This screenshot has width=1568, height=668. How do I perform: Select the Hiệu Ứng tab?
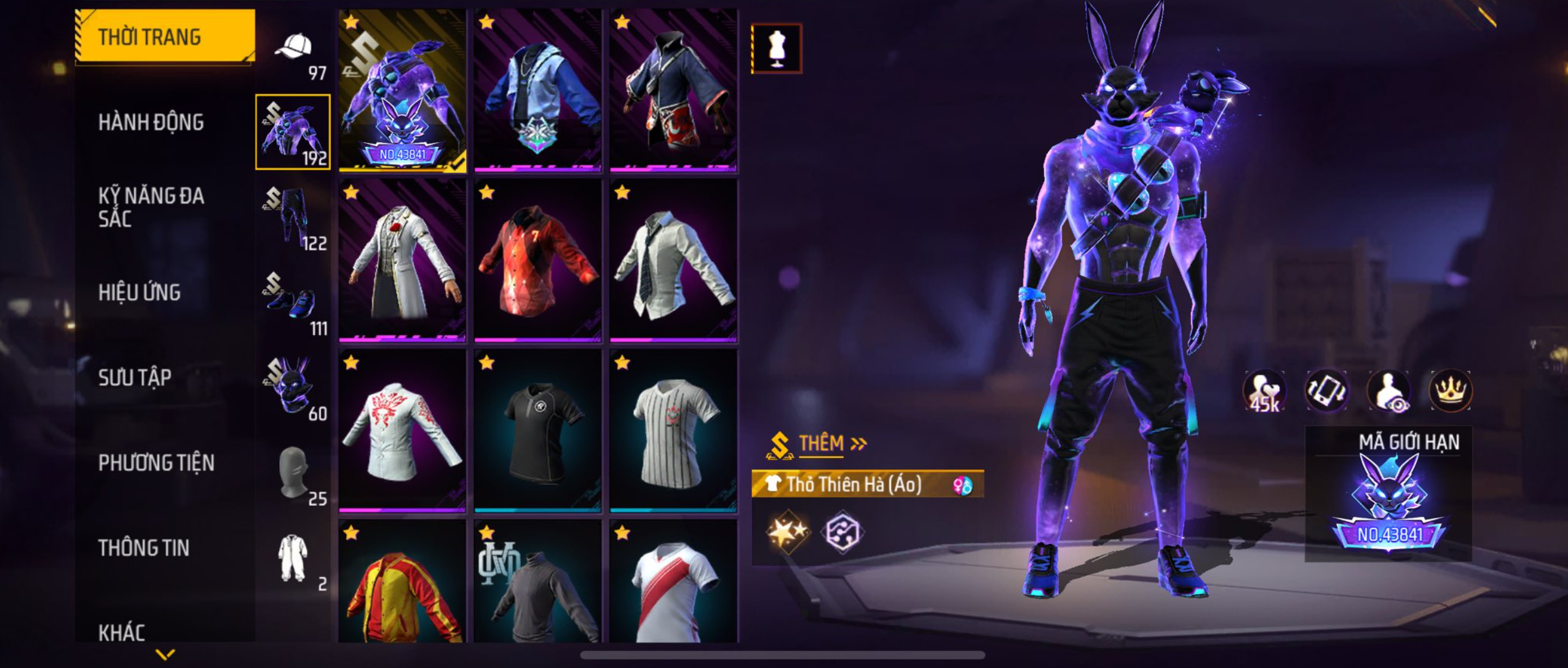tap(140, 293)
